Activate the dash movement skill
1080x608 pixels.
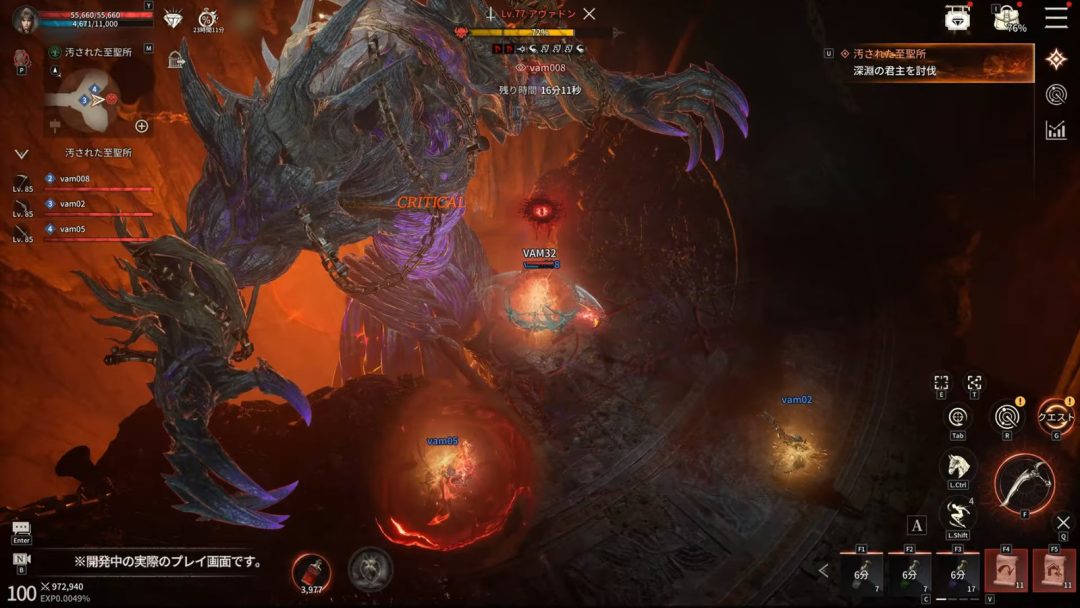coord(957,516)
